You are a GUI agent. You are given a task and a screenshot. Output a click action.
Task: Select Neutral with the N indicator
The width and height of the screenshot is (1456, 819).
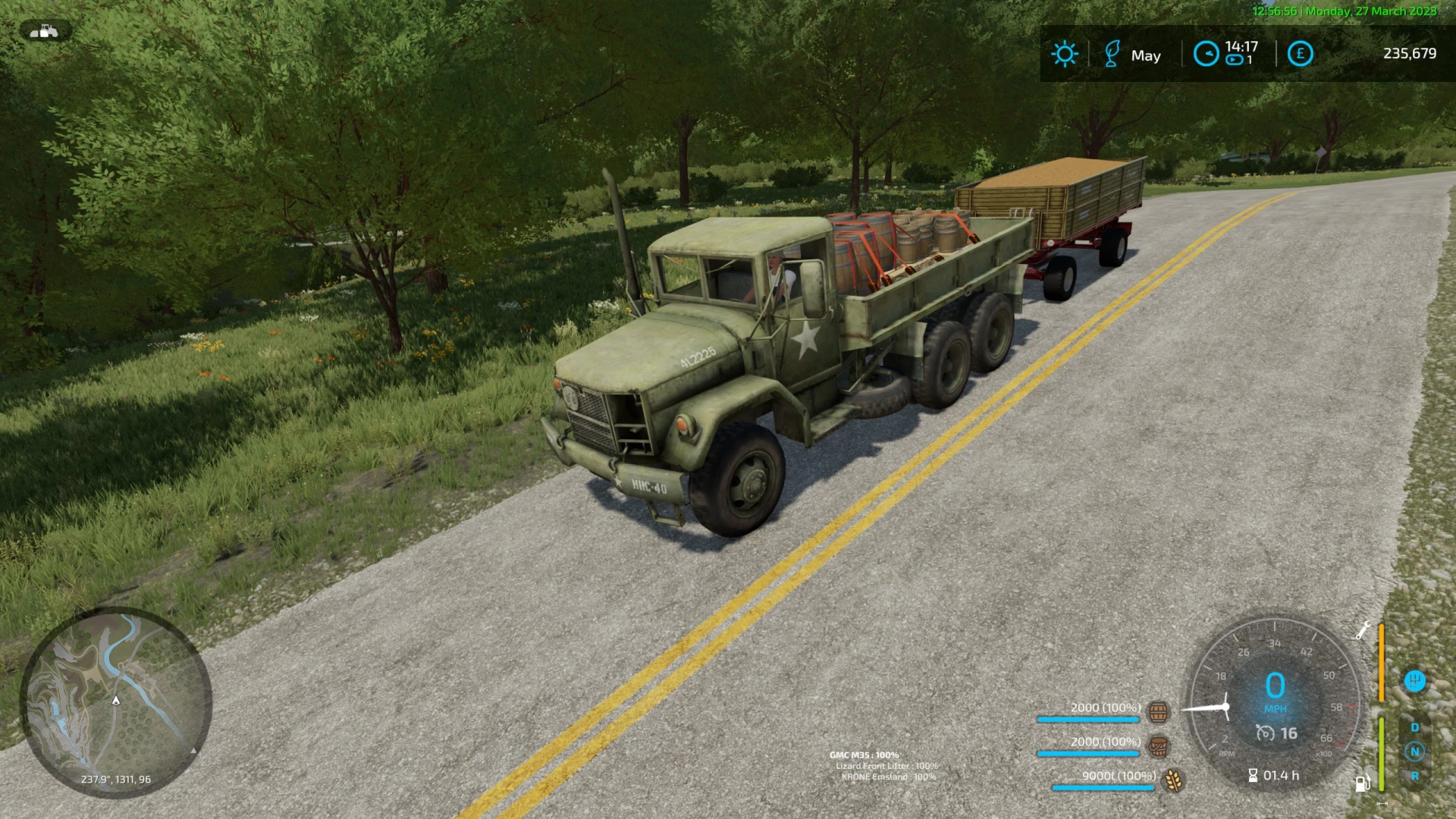1414,750
